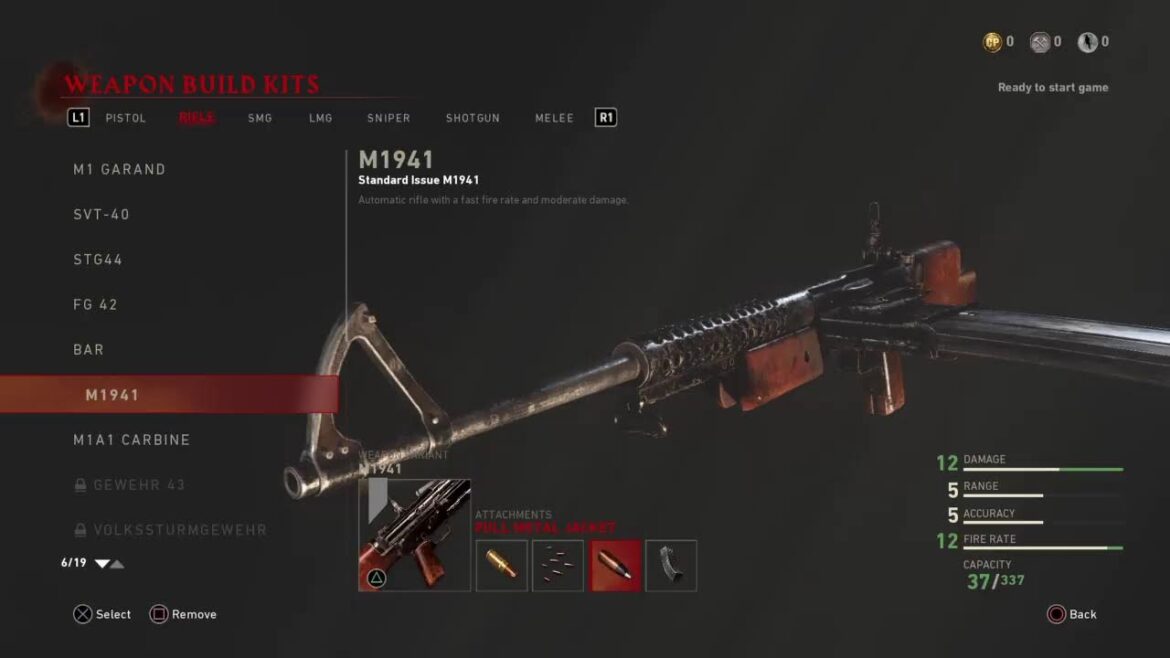
Task: Choose the scattered bullets attachment slot
Action: 558,565
